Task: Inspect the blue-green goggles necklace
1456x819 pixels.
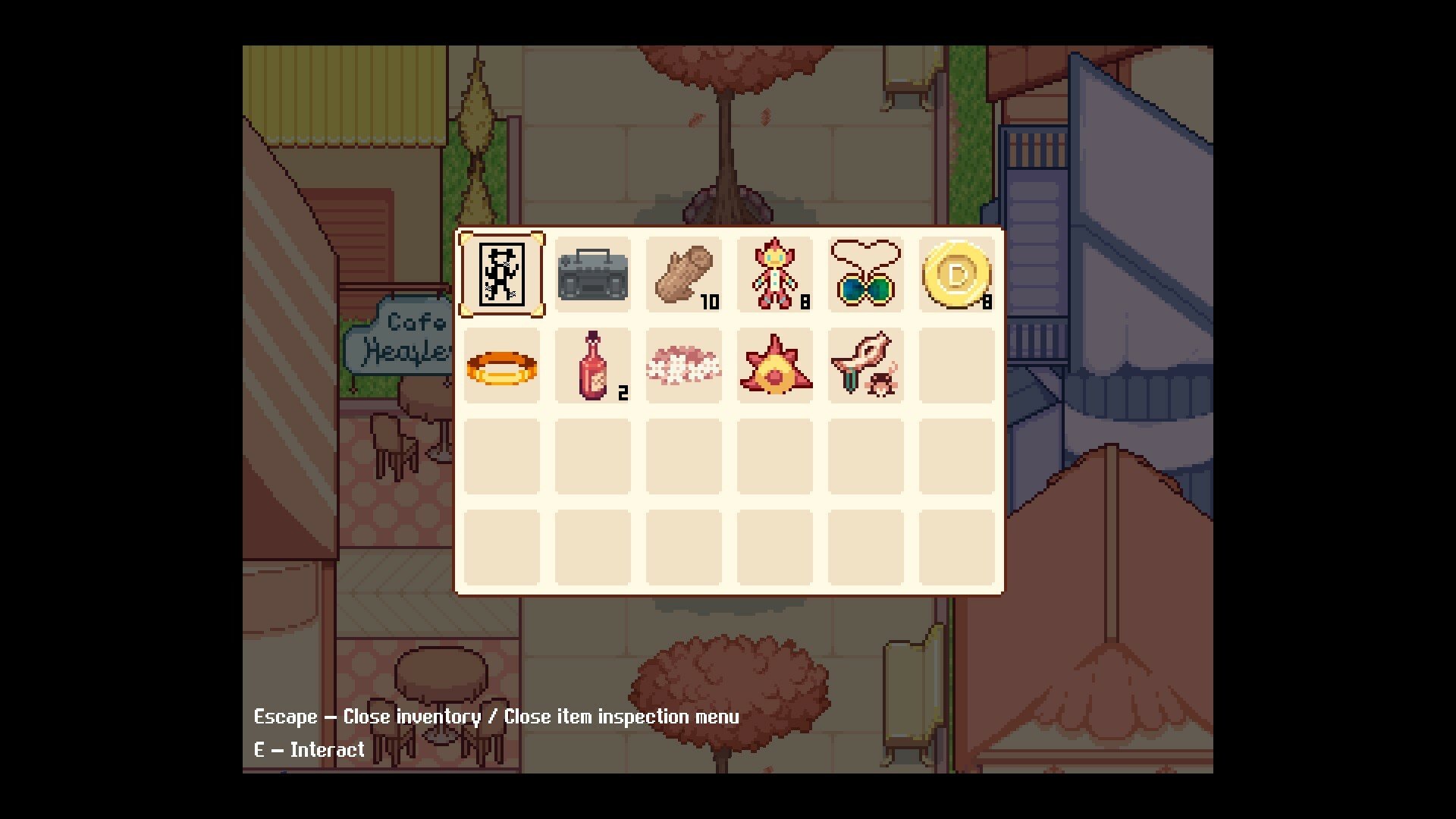Action: pos(865,275)
